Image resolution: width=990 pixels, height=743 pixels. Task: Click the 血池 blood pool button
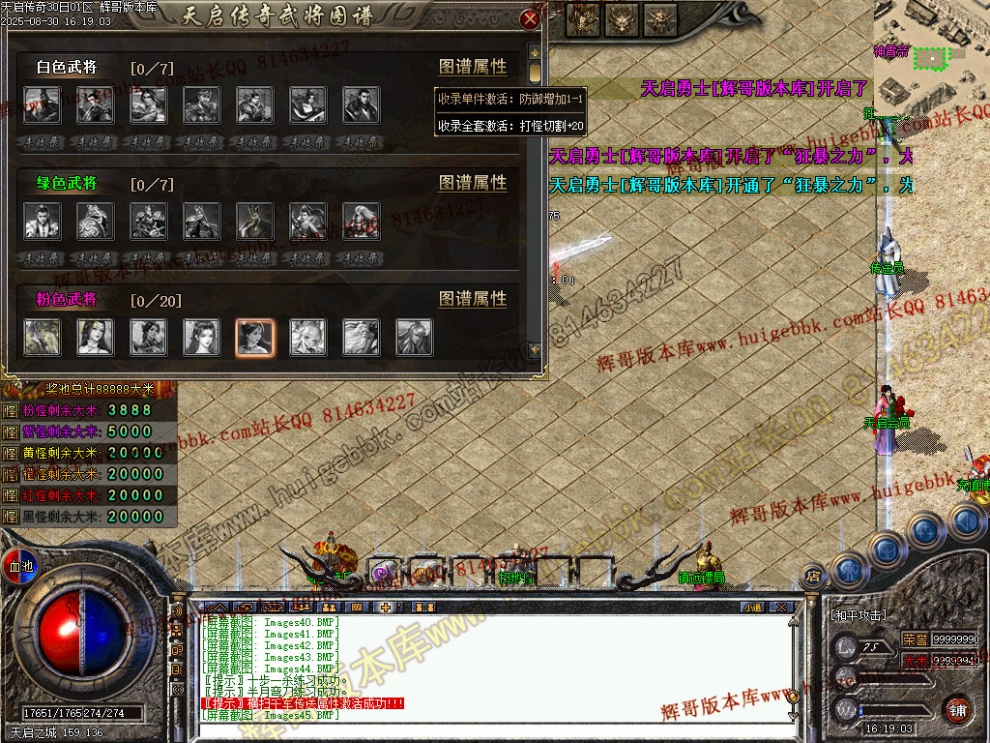(x=16, y=563)
